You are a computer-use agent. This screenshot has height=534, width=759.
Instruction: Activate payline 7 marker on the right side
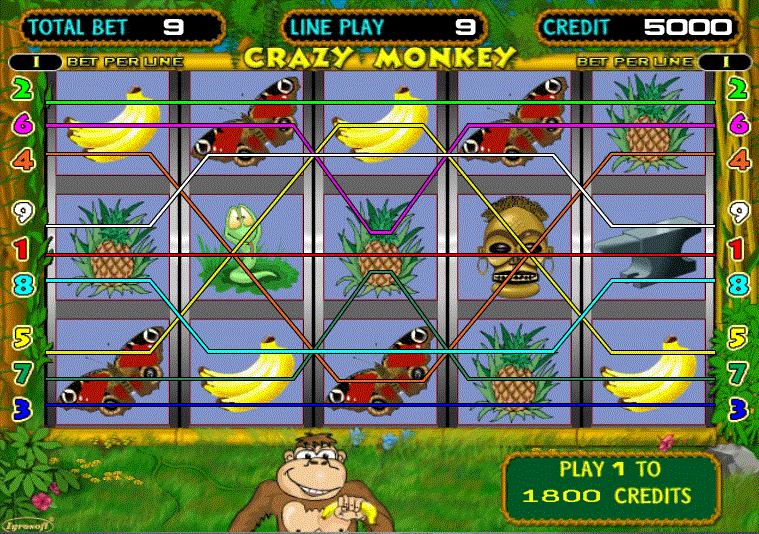click(738, 373)
